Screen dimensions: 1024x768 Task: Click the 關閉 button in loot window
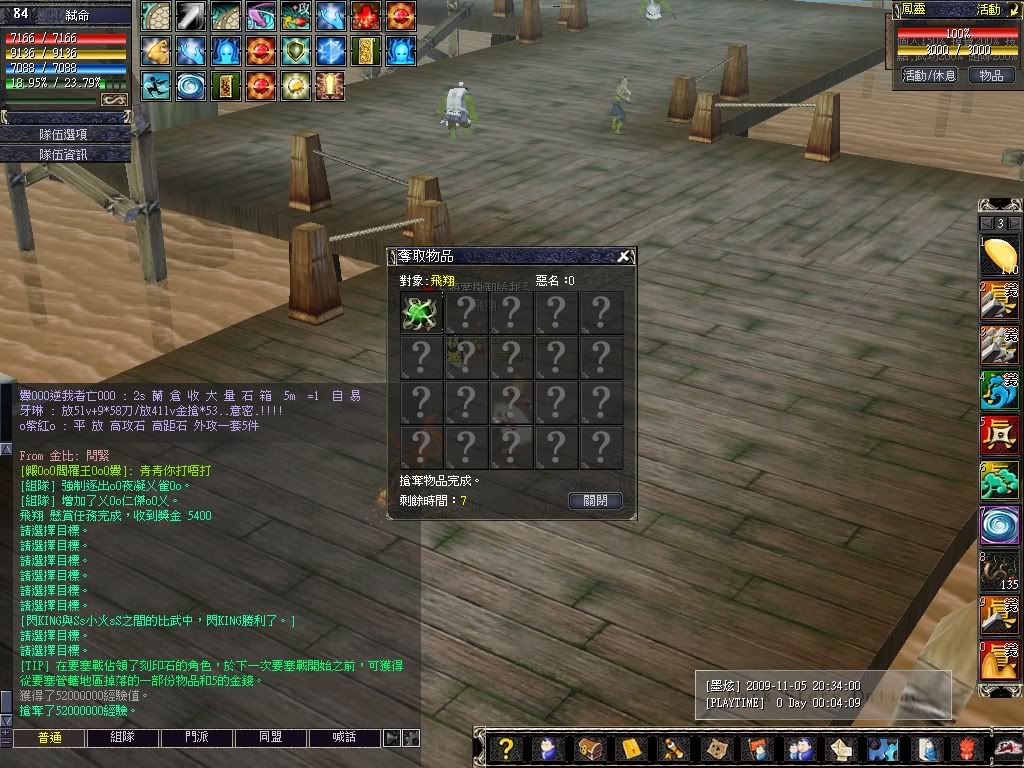coord(595,501)
